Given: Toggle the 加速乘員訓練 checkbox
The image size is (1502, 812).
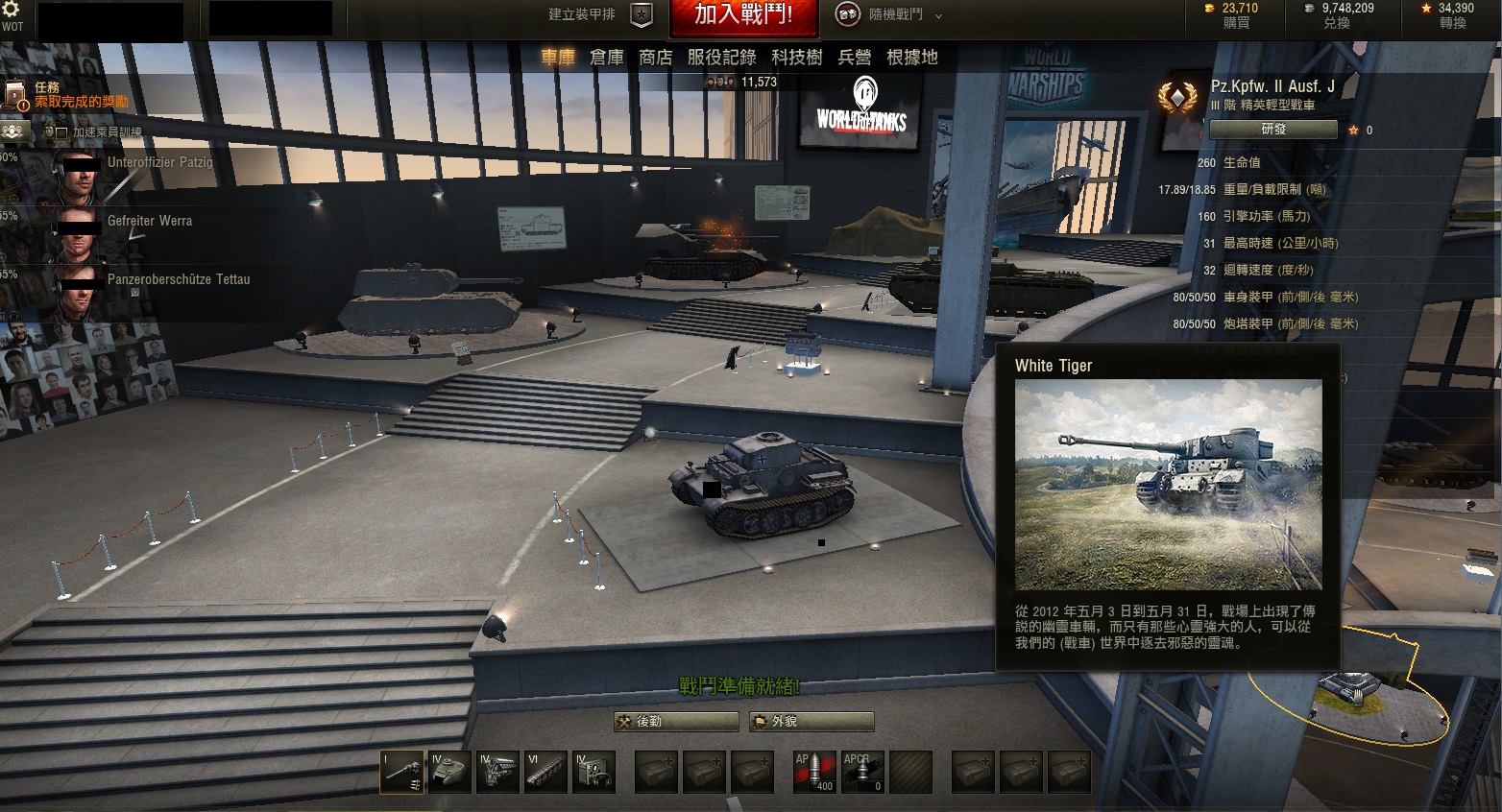Looking at the screenshot, I should point(61,132).
